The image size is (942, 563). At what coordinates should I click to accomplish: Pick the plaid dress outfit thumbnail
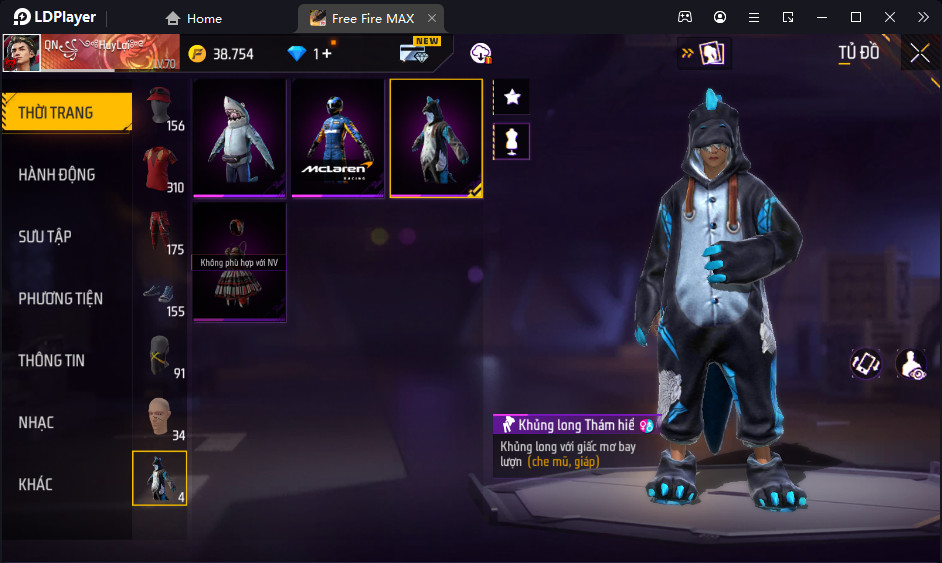[239, 262]
